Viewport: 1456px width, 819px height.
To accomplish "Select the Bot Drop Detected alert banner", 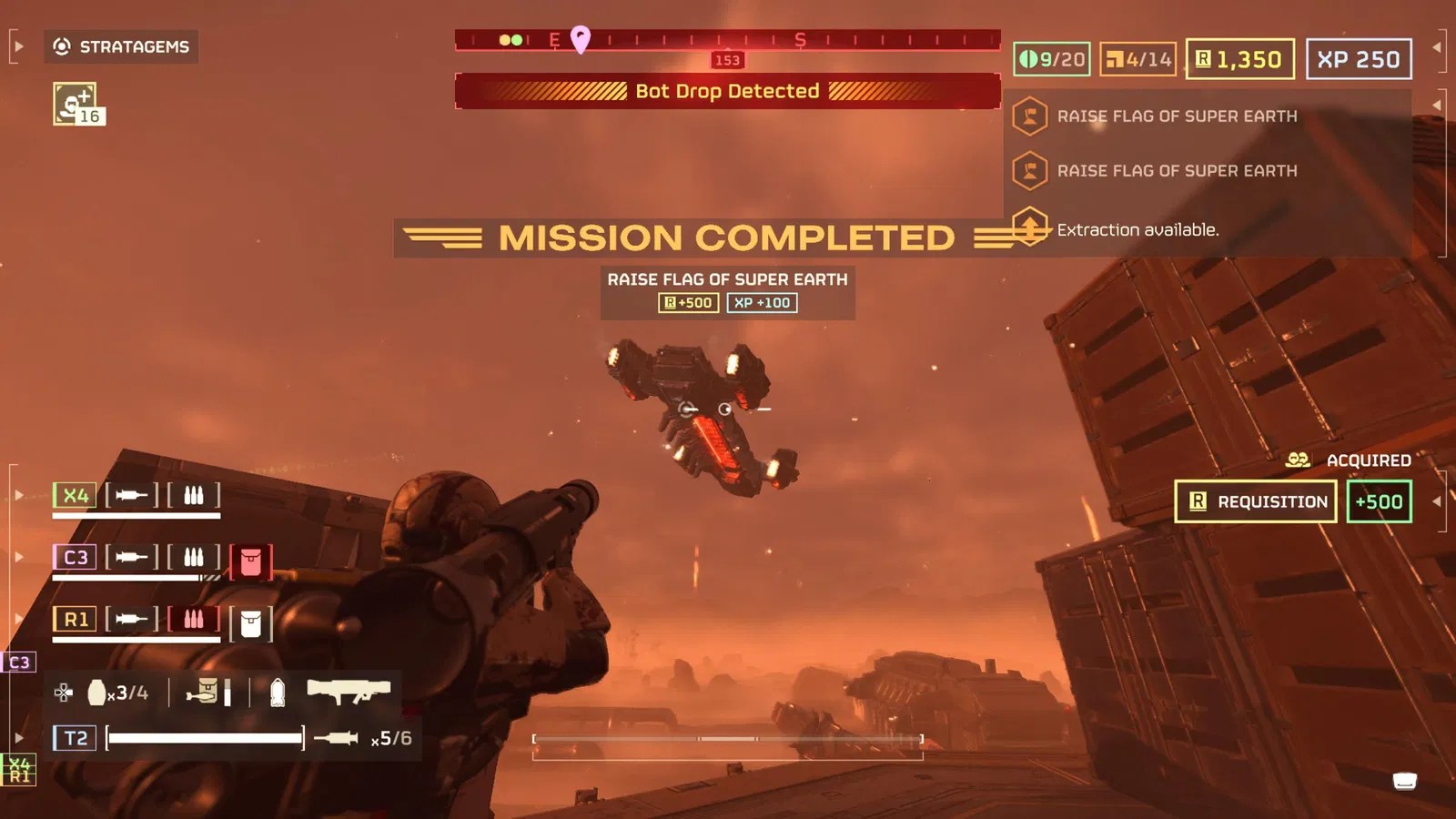I will [727, 91].
